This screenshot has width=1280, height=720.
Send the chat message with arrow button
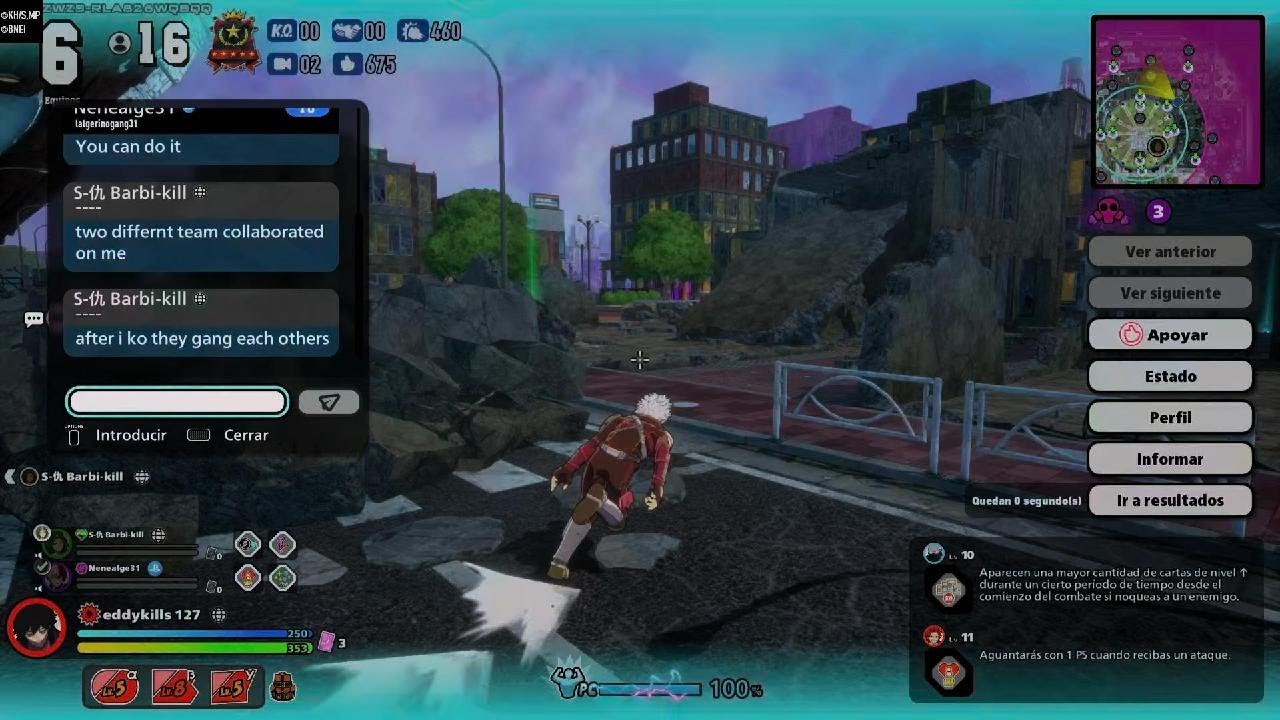coord(329,402)
